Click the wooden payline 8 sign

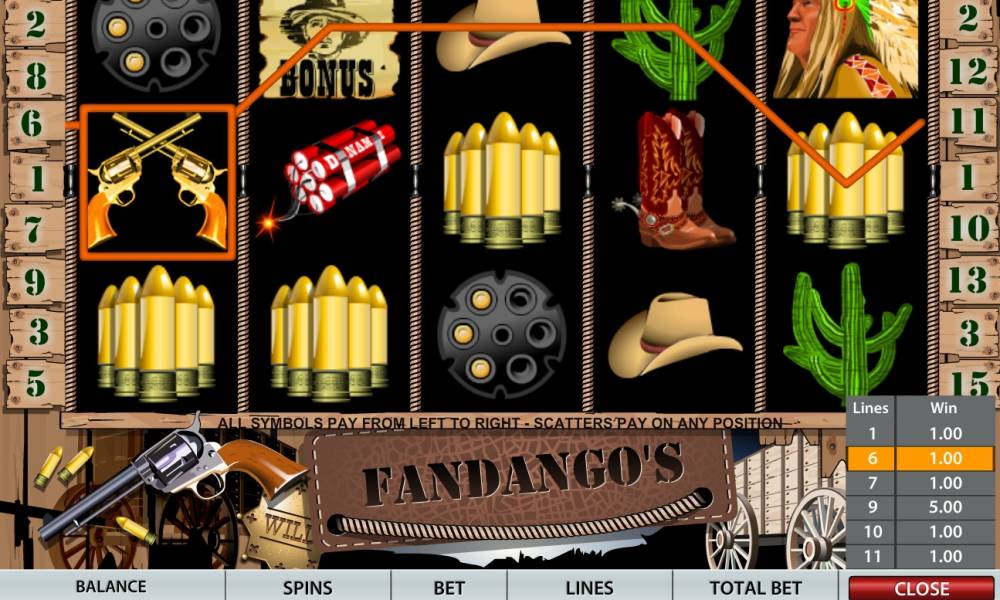click(x=35, y=75)
